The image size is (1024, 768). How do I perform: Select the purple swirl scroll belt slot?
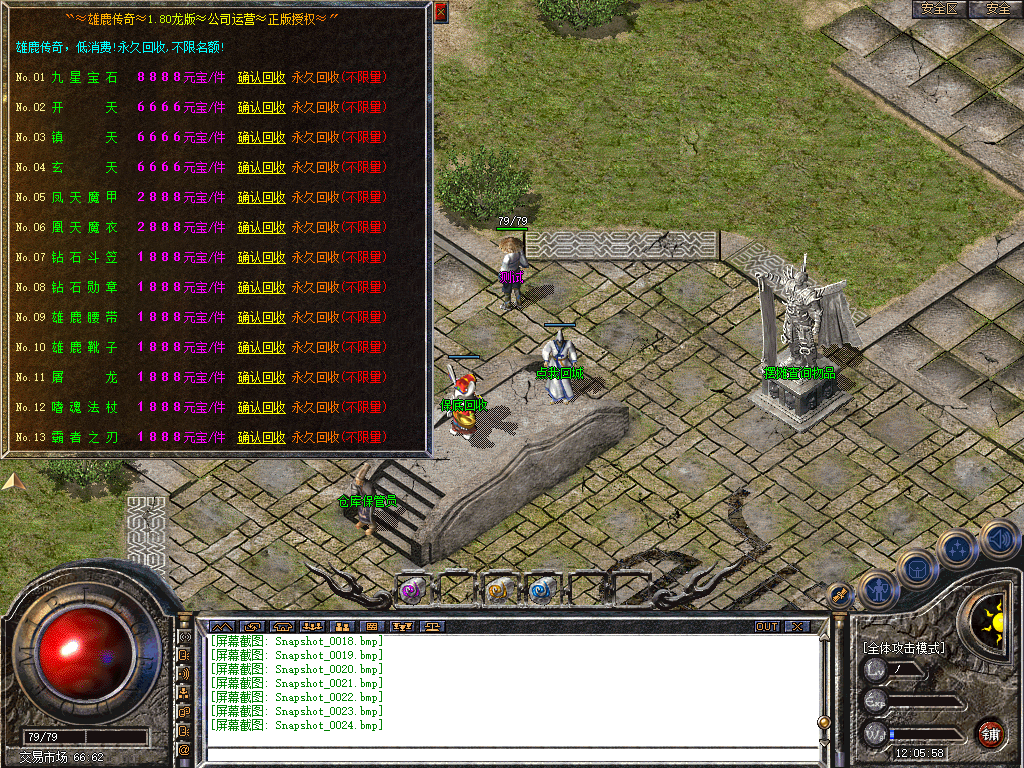tap(412, 590)
